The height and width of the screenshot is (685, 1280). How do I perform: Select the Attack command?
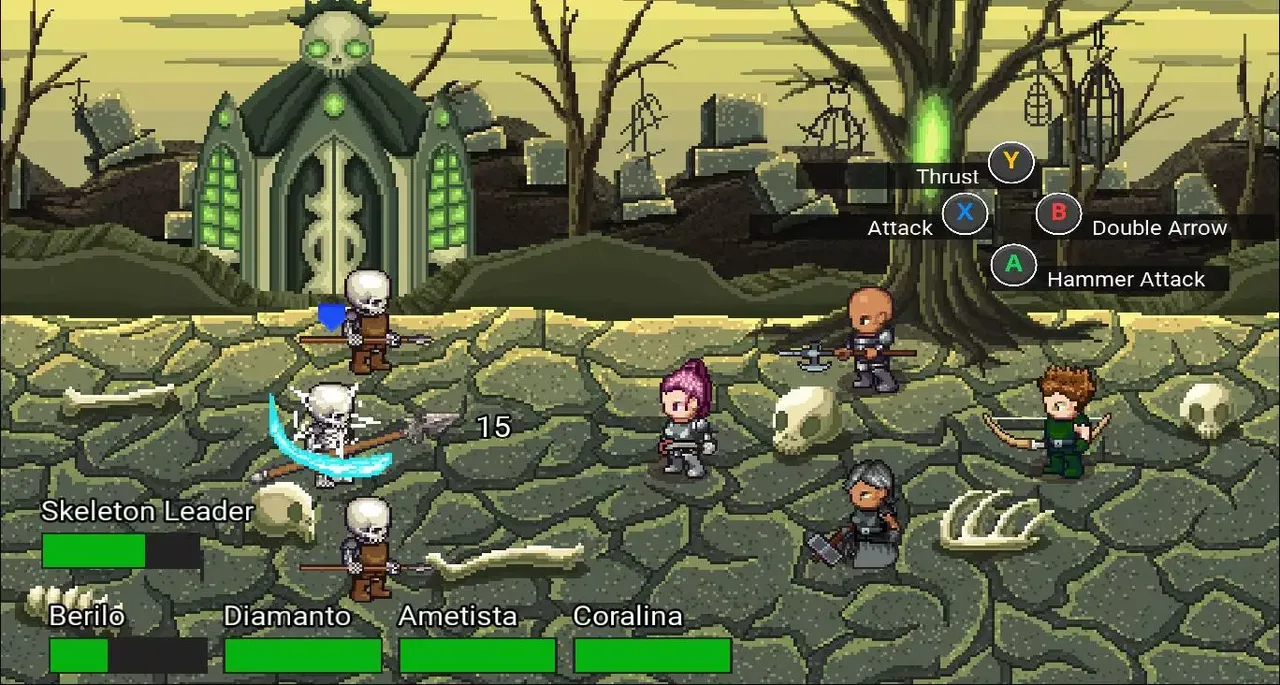pyautogui.click(x=964, y=213)
